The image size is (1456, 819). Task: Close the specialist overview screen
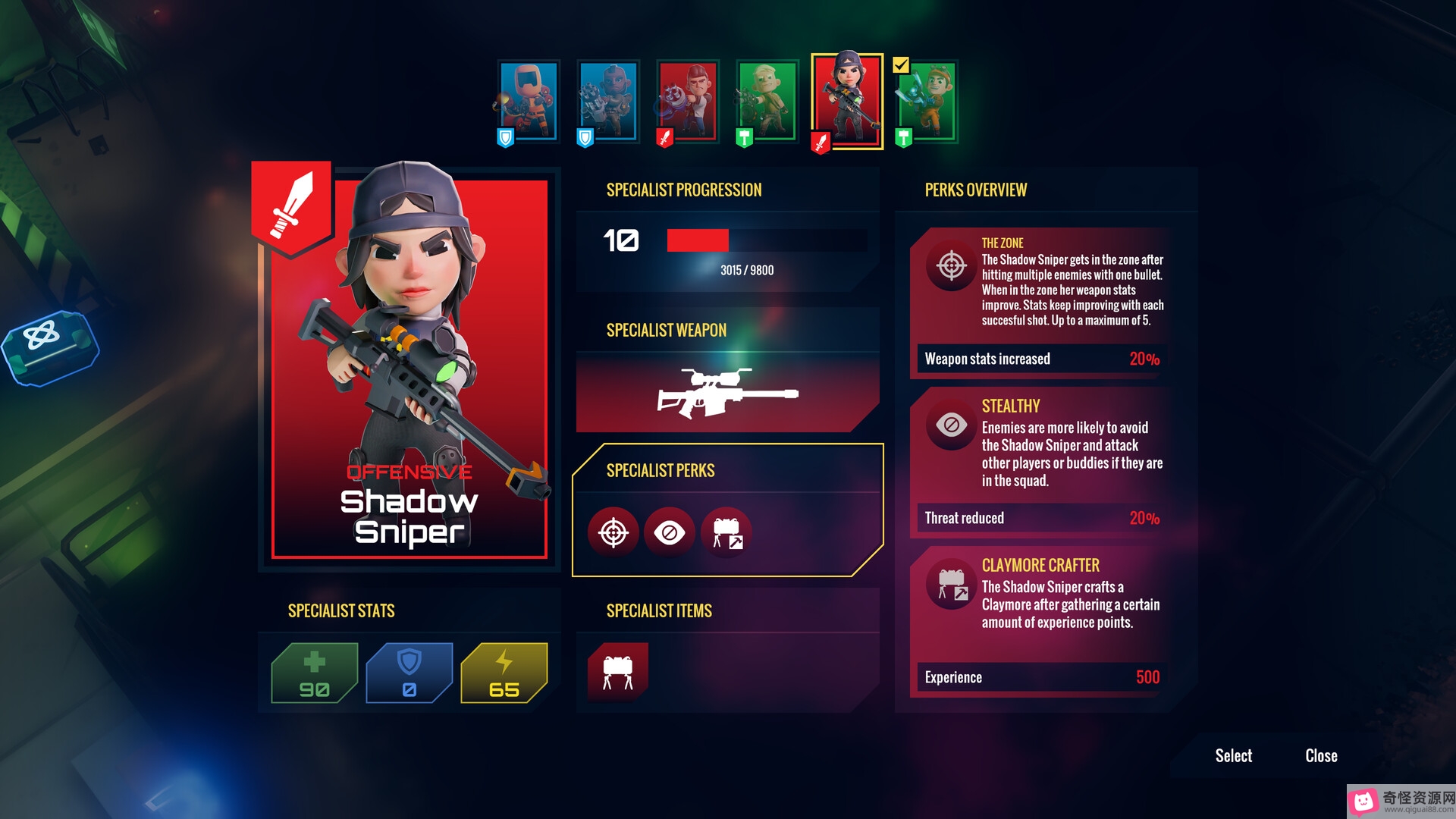[1321, 755]
